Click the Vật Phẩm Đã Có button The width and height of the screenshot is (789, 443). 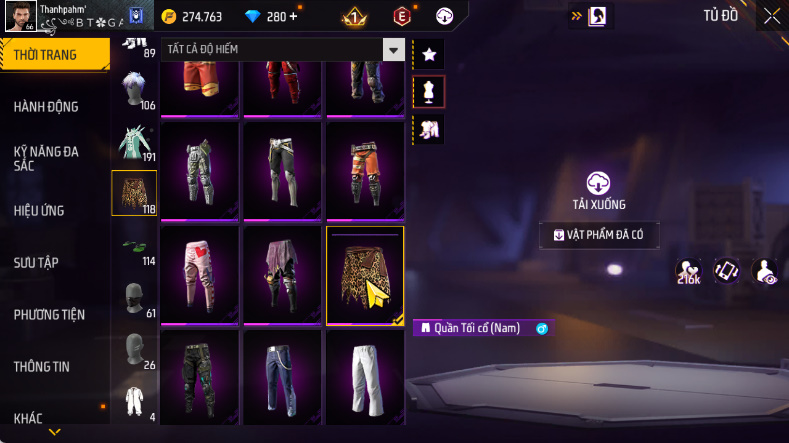599,235
